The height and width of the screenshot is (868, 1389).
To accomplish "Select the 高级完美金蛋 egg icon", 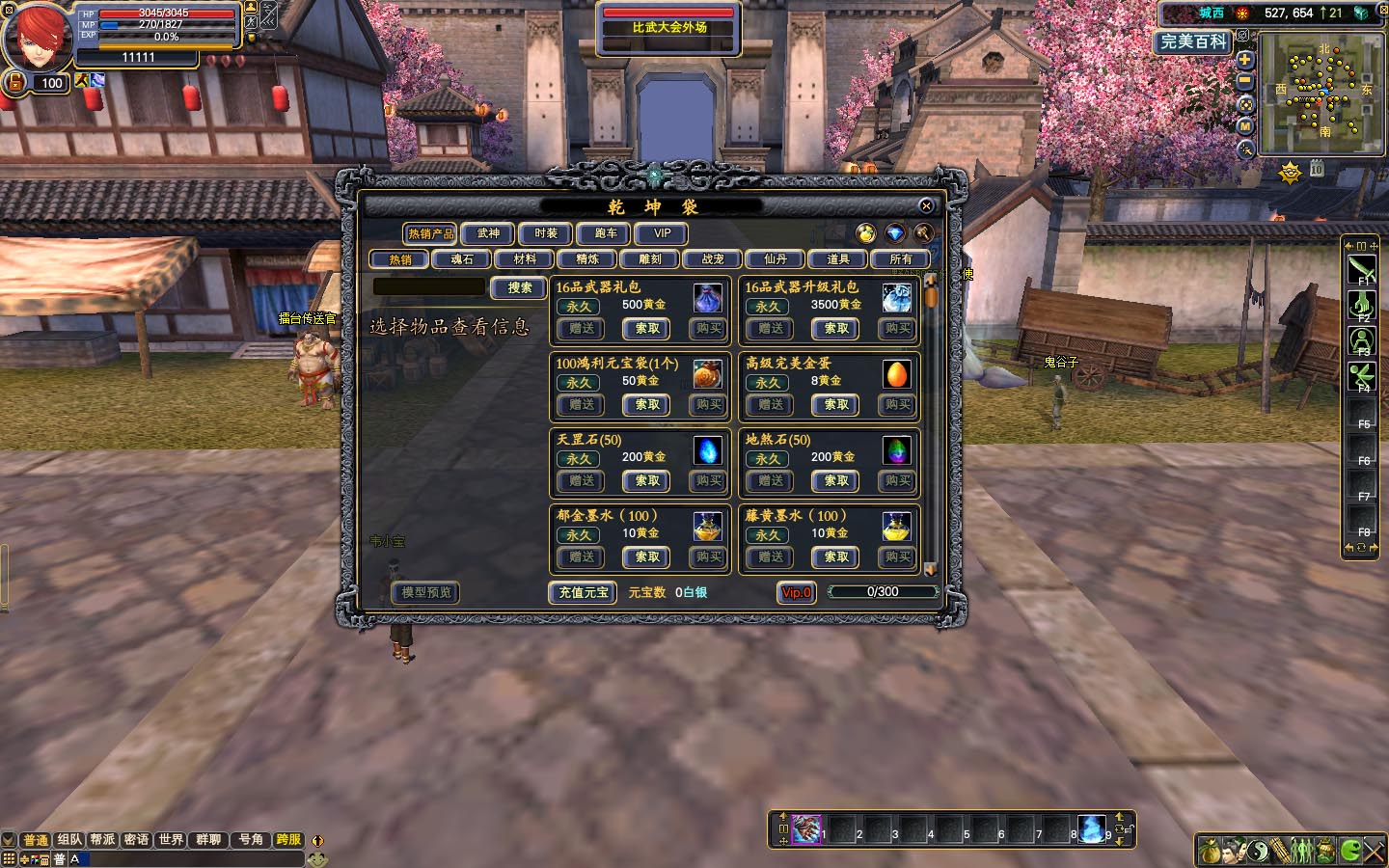I will click(896, 374).
